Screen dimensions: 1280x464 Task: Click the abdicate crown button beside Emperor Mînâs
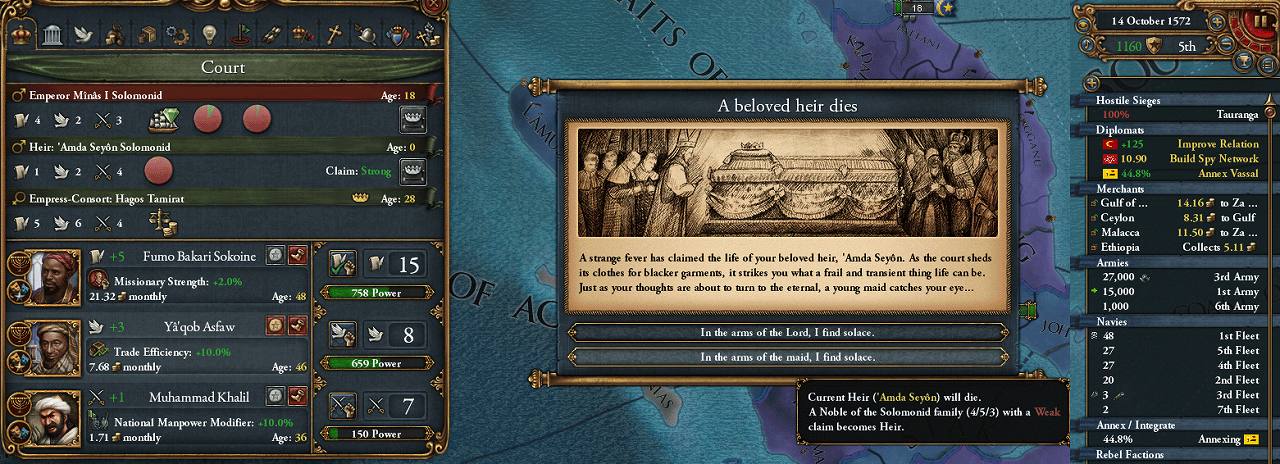point(413,120)
